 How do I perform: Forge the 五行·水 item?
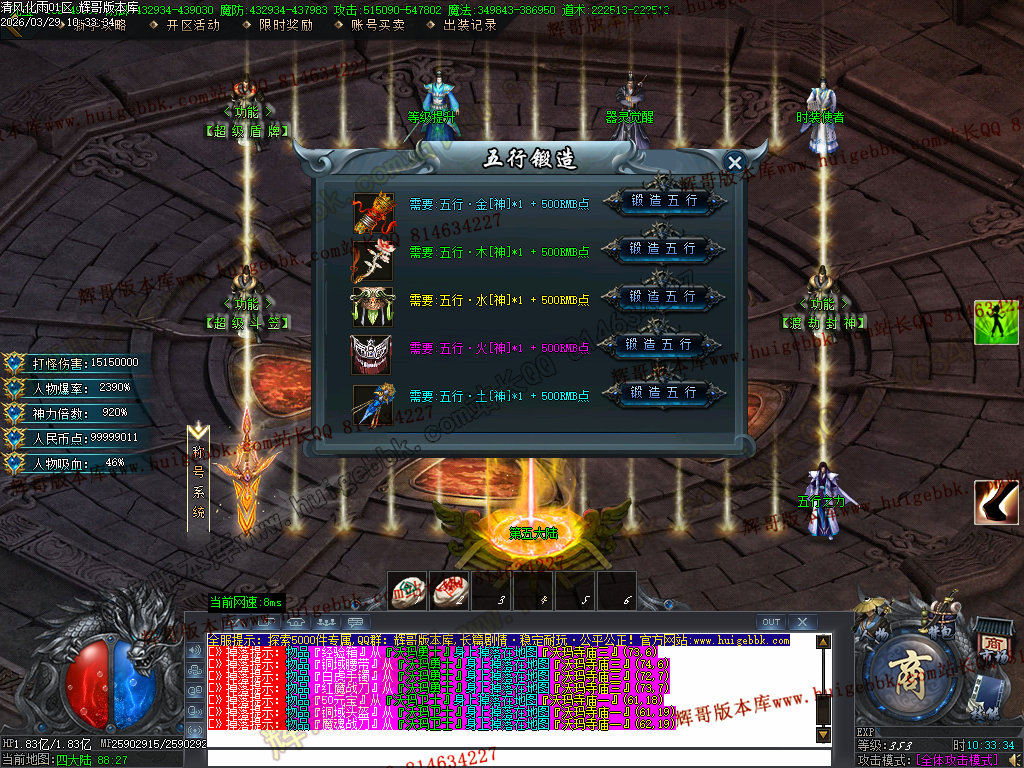point(663,296)
